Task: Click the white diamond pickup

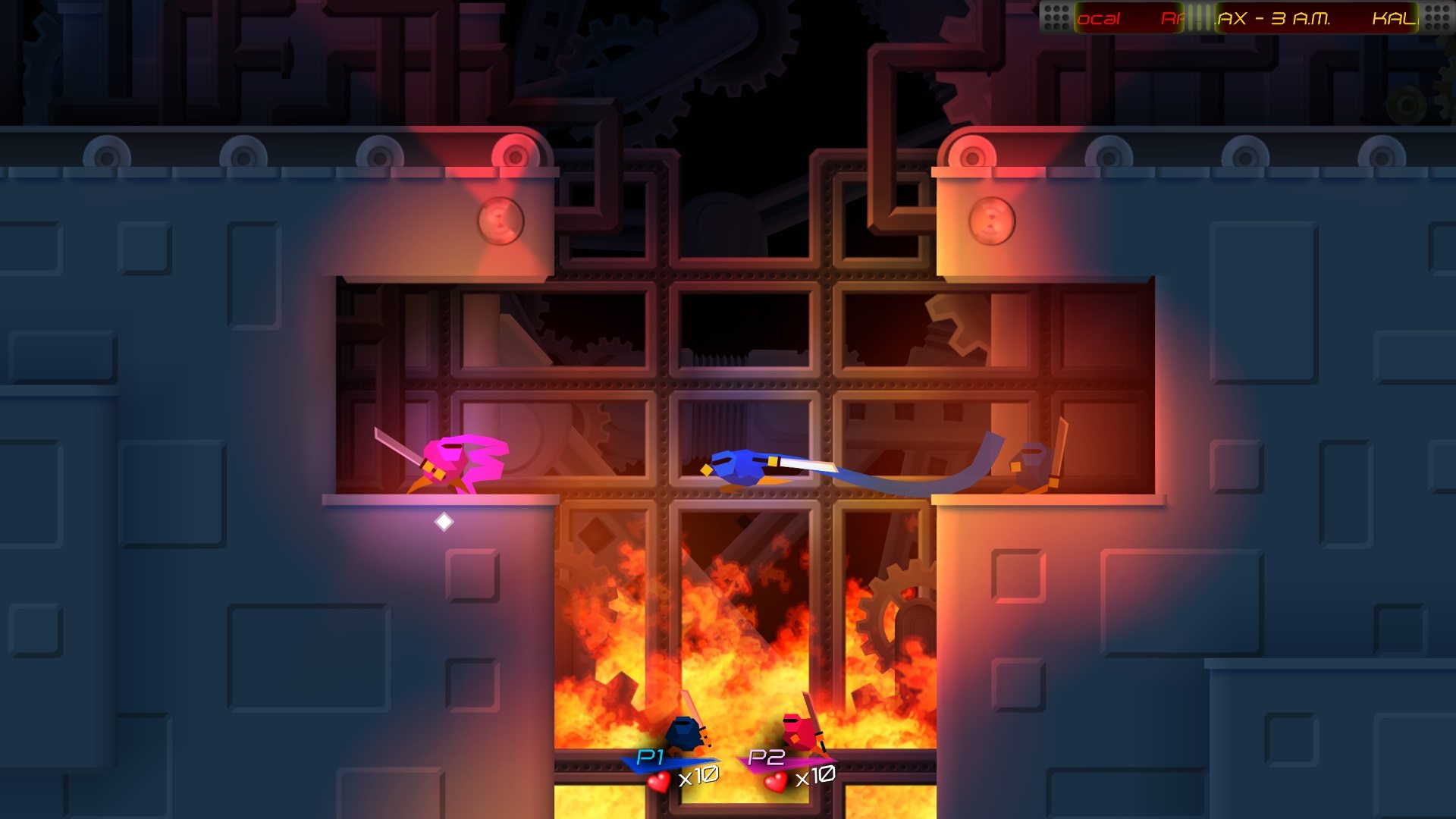Action: (x=443, y=520)
